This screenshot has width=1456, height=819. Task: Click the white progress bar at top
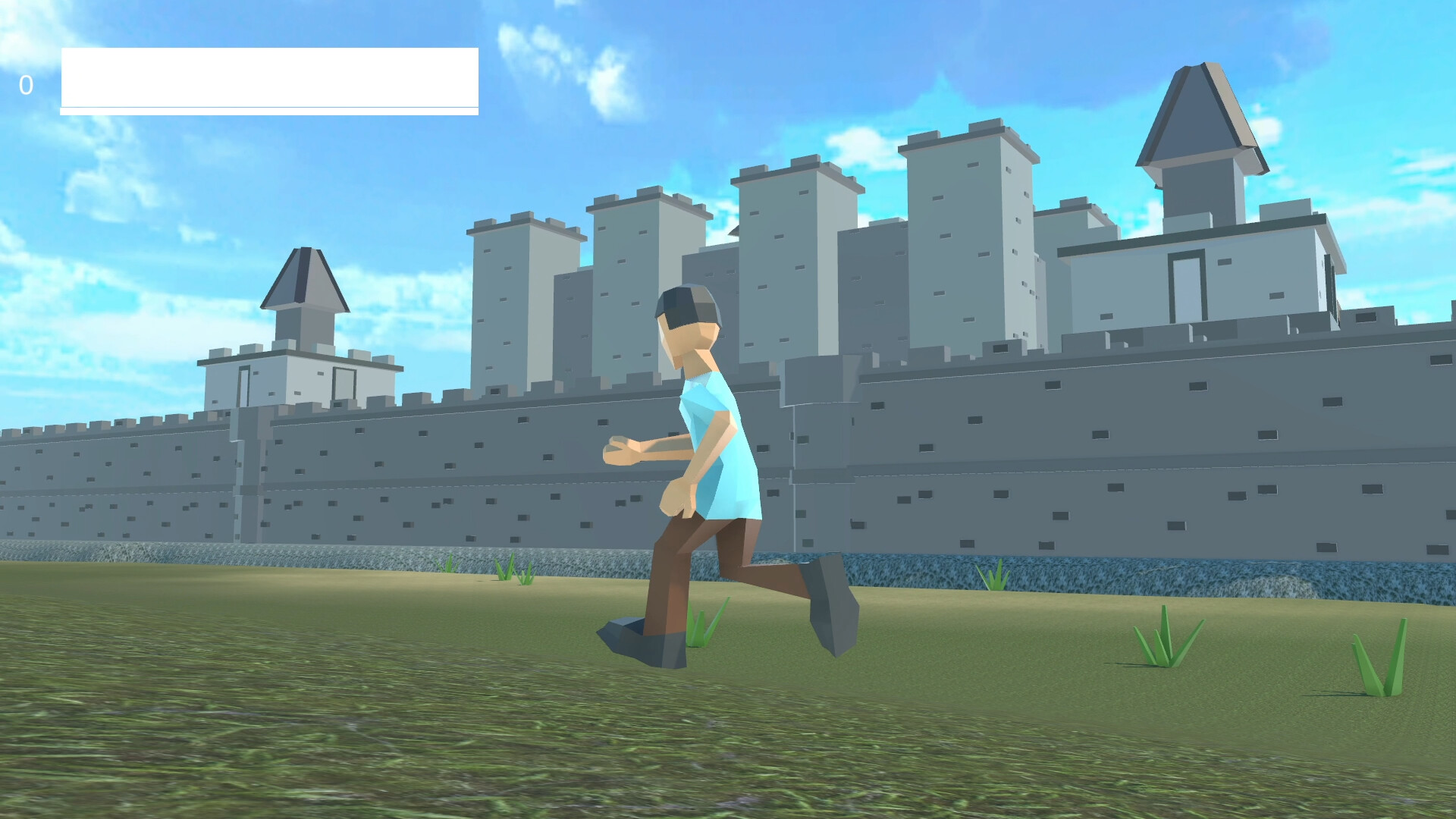pyautogui.click(x=269, y=78)
